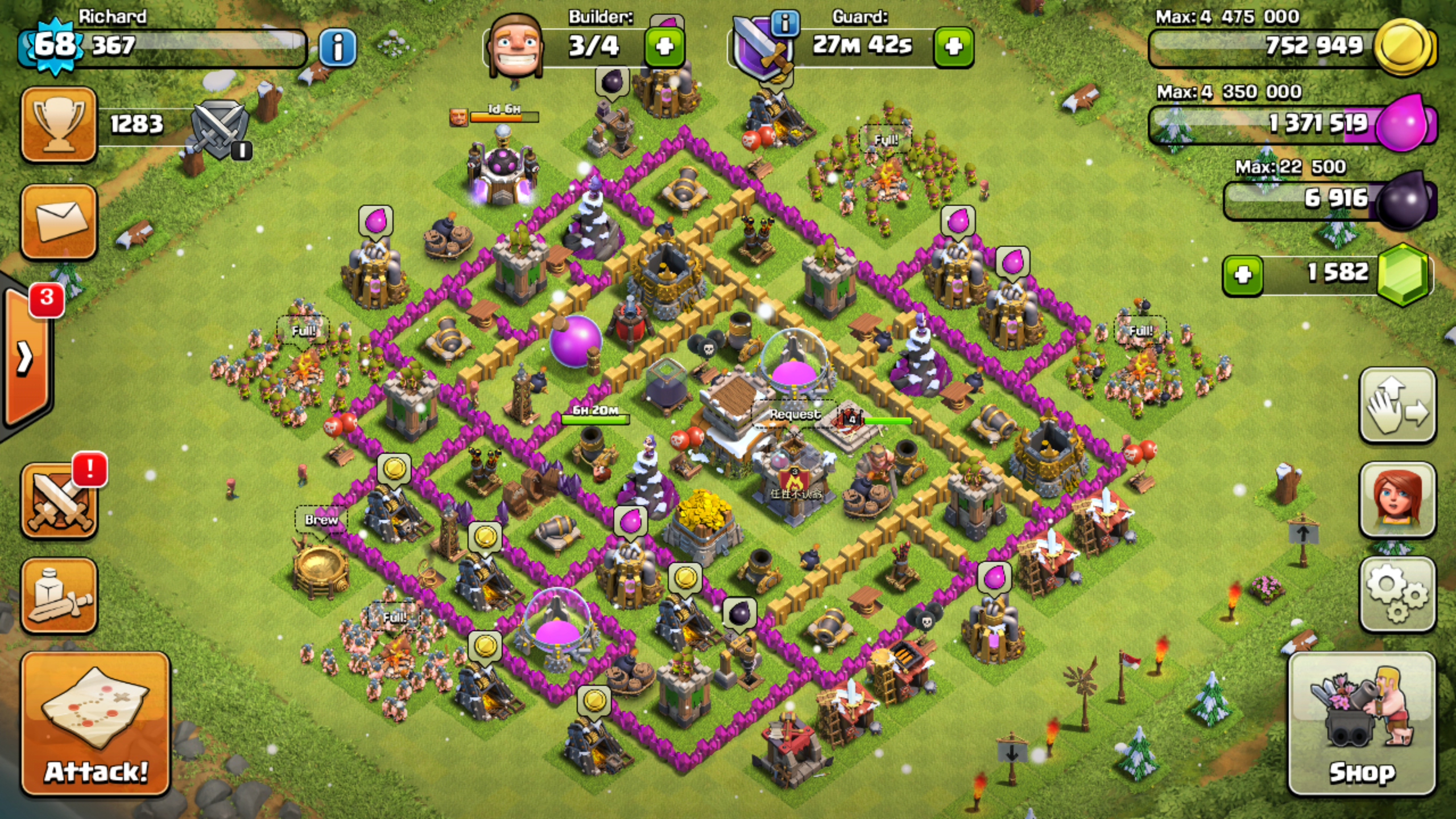This screenshot has width=1456, height=819.
Task: Open player profile info button
Action: (338, 47)
